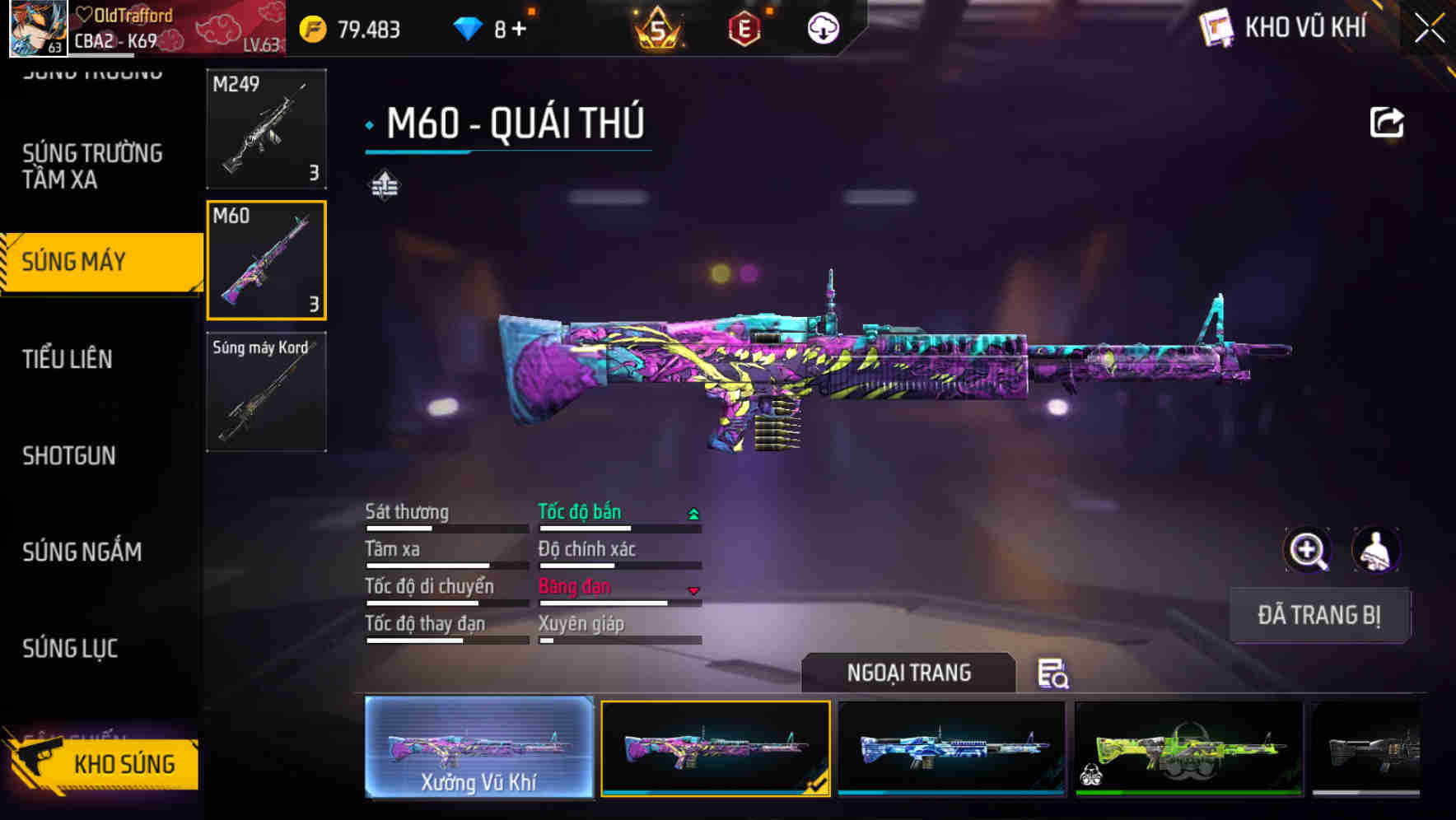Share the M60 skin with share icon
The width and height of the screenshot is (1456, 820).
tap(1386, 123)
